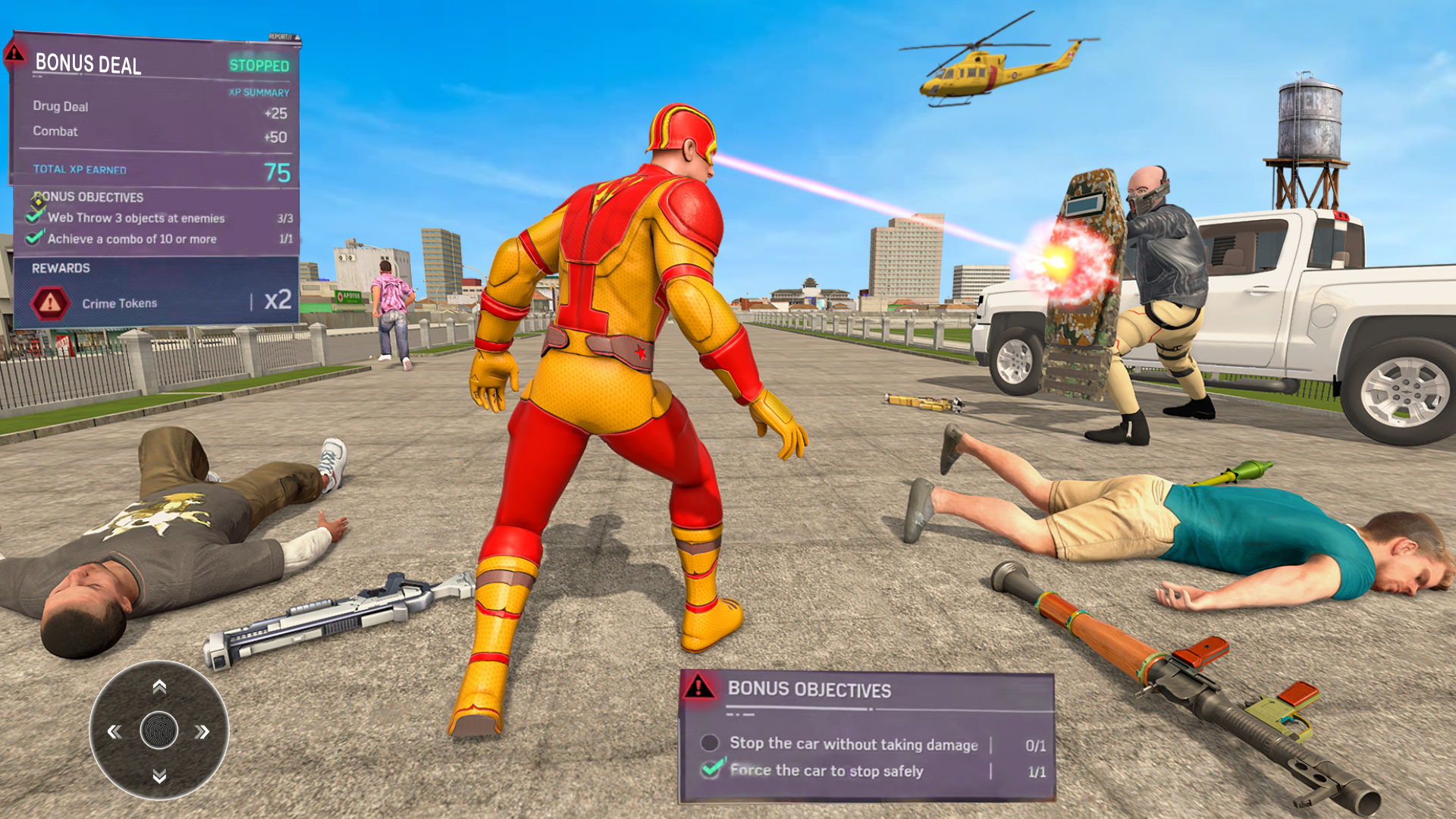Click the TOTAL XP EARNED value of 75

coord(281,168)
